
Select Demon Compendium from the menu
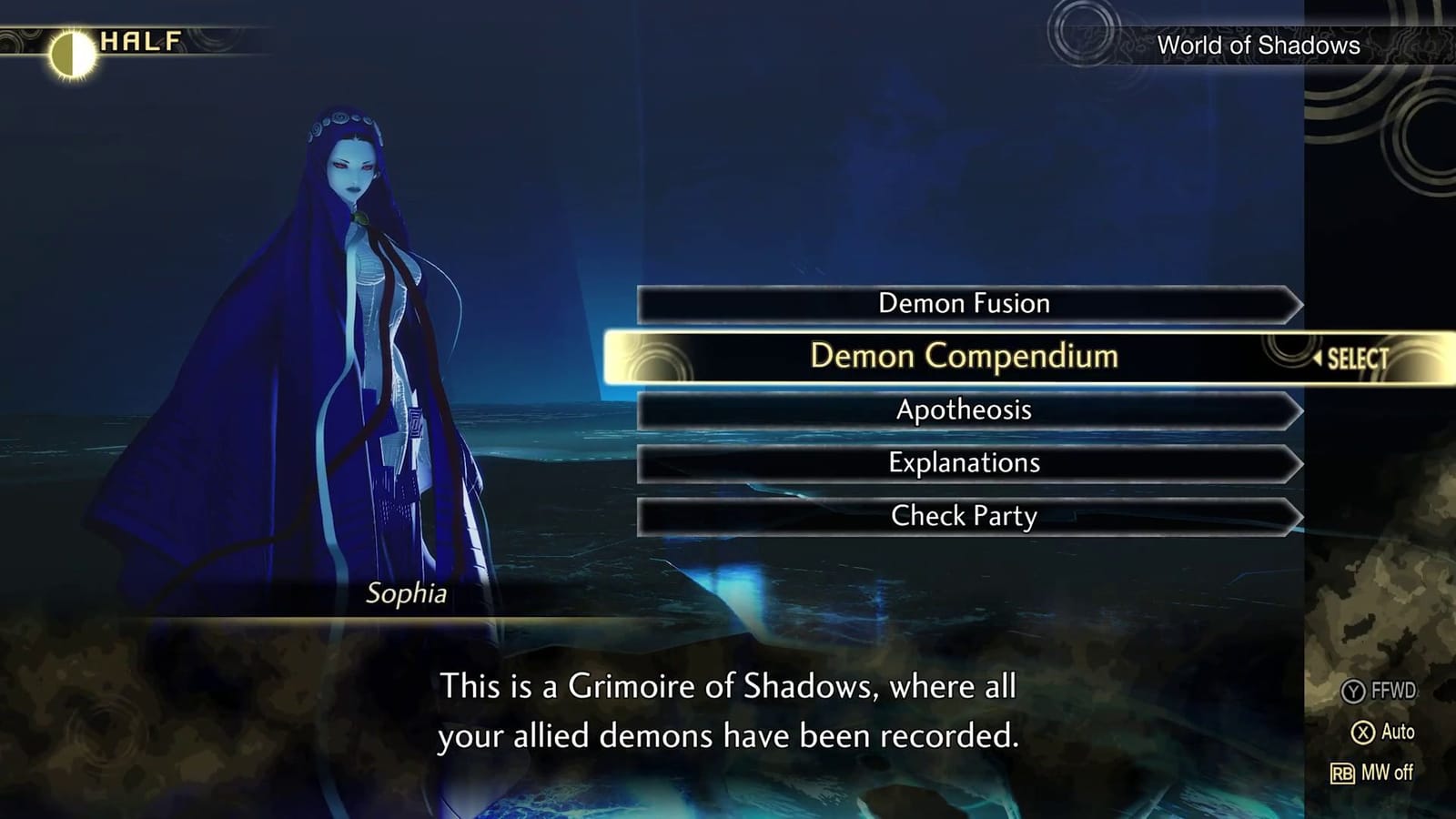click(x=966, y=357)
